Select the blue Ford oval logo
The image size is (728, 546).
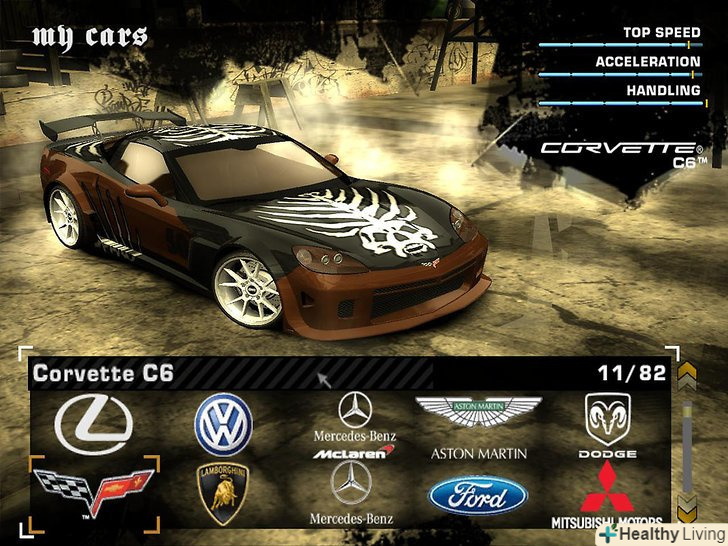click(477, 495)
